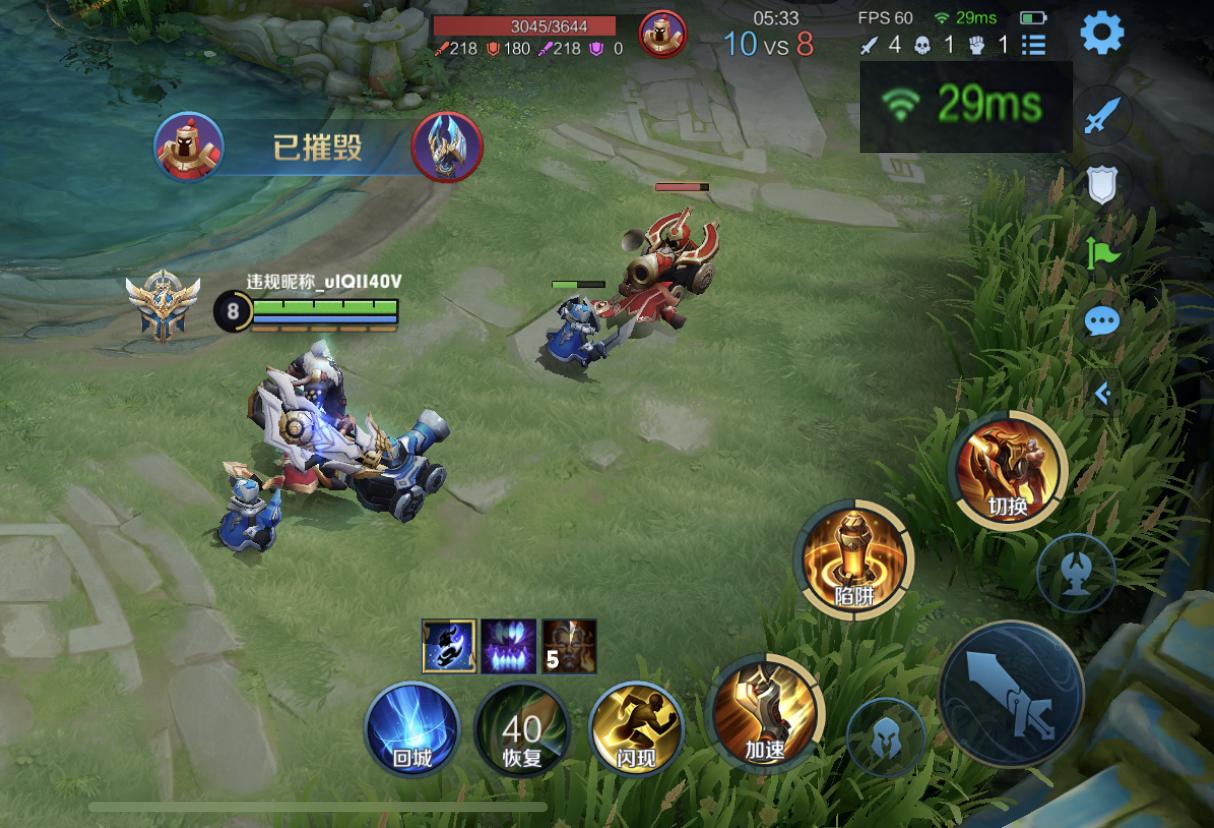1214x828 pixels.
Task: Use the 陷阱 trap ability
Action: coord(853,558)
